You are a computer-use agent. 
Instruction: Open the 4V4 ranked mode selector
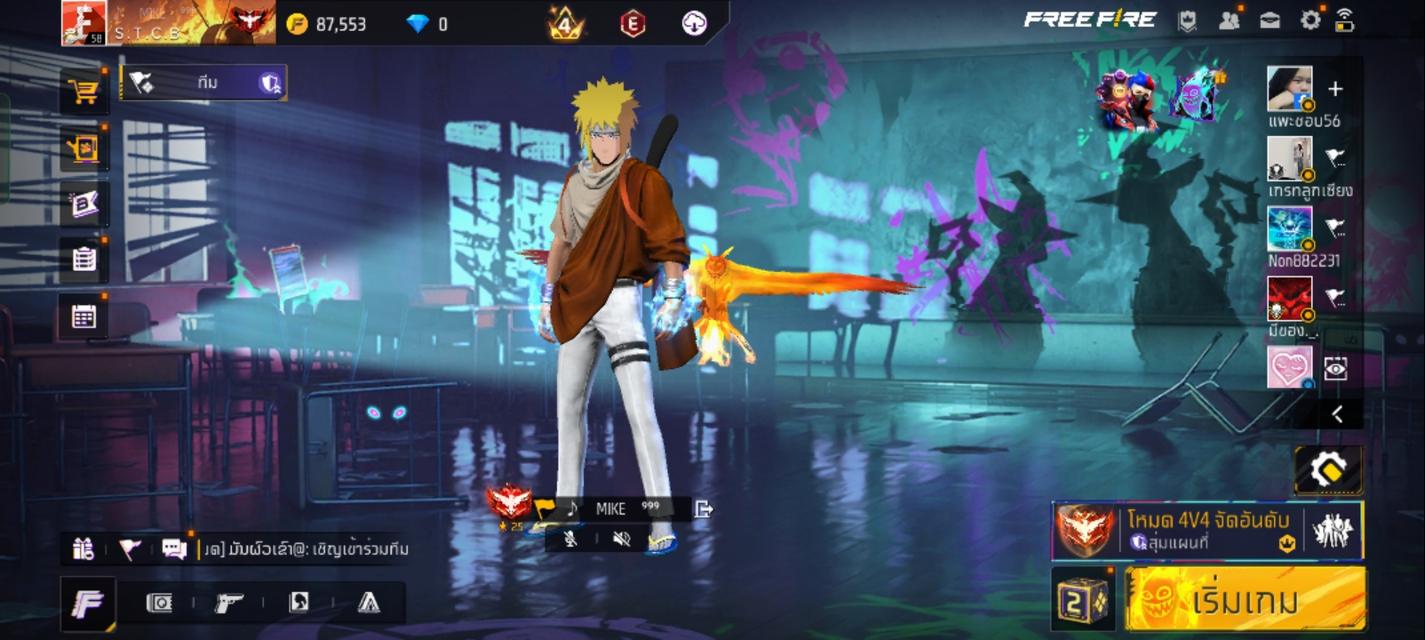[x=1207, y=530]
